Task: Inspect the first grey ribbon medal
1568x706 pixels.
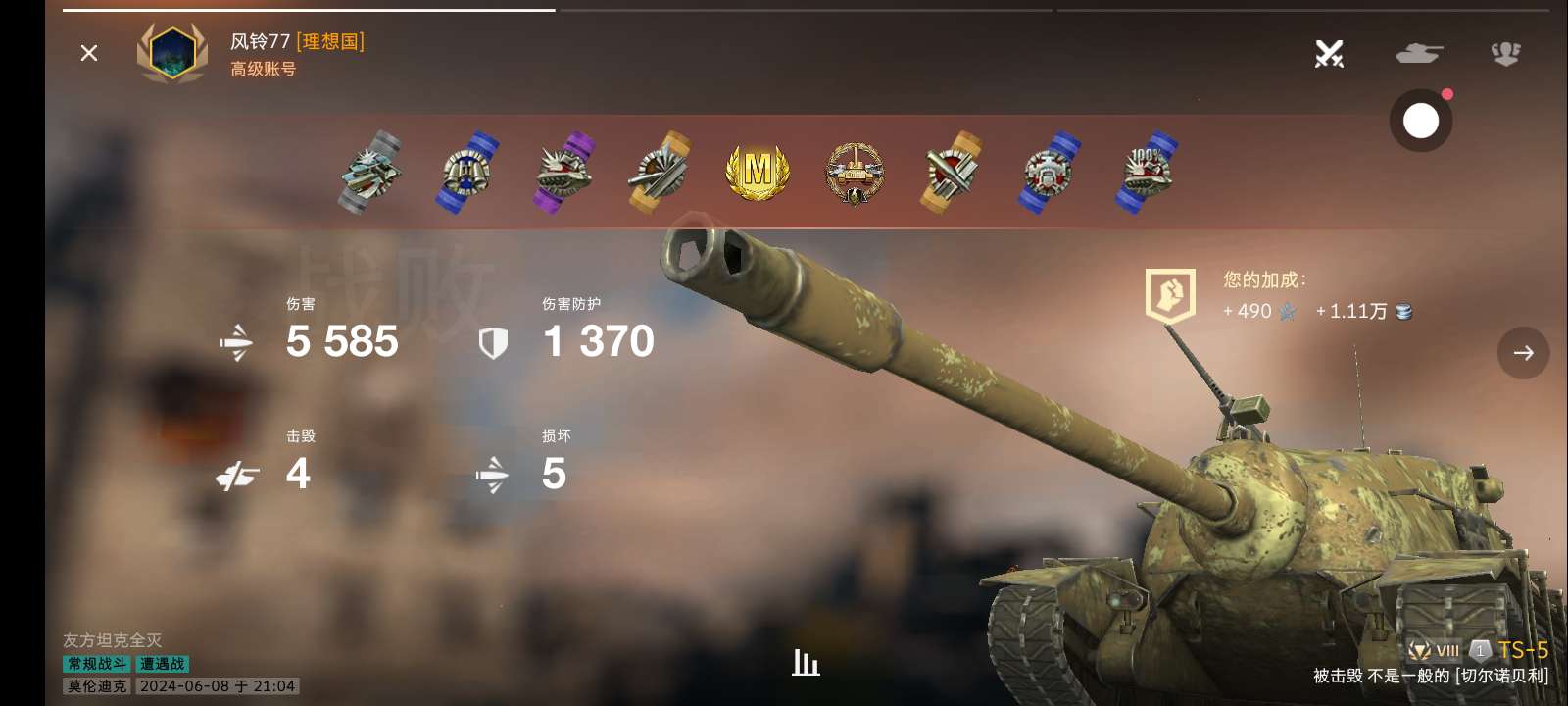Action: pyautogui.click(x=370, y=172)
